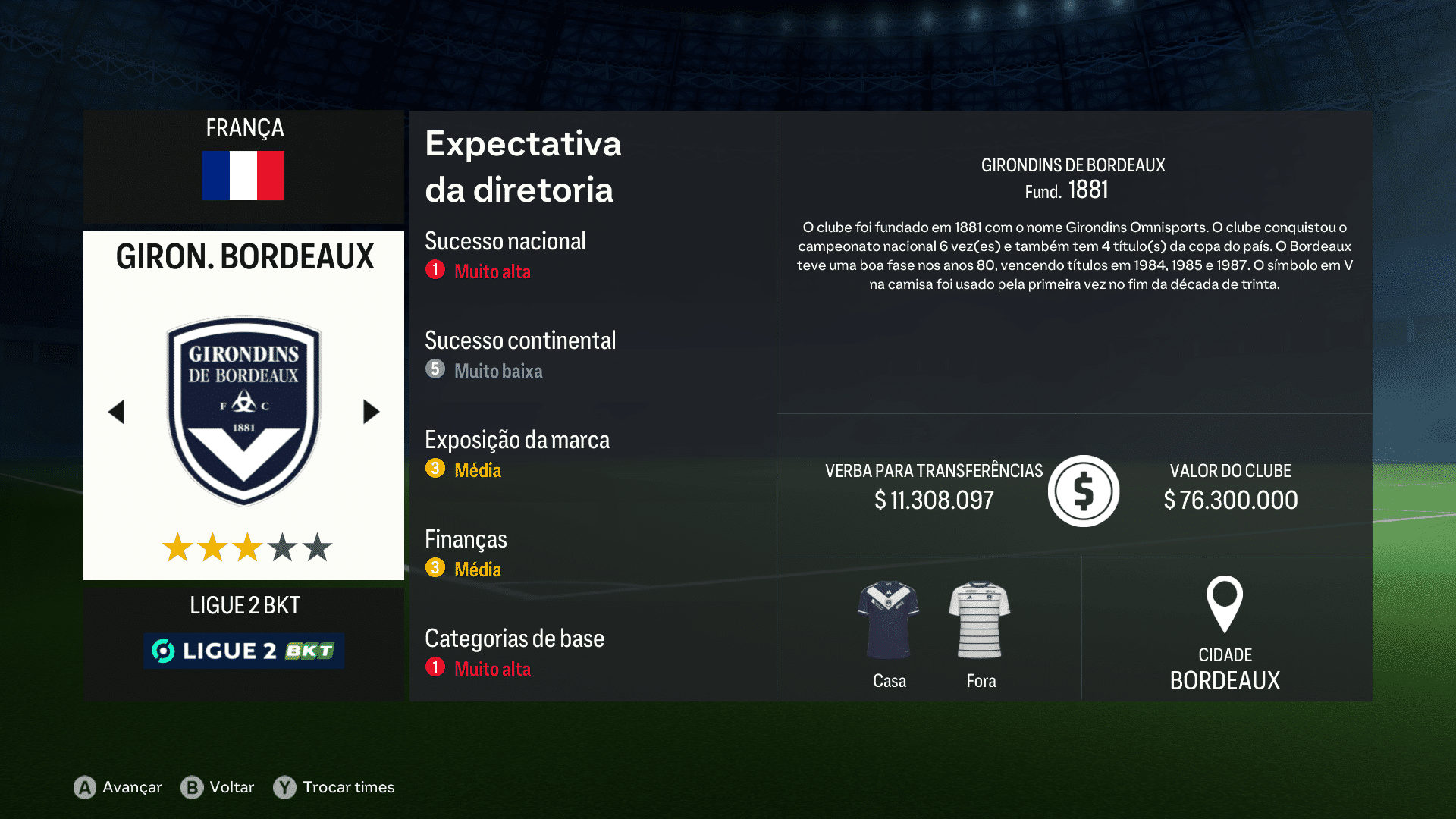Select the Sucesso continental Muito baixa rating
The image size is (1456, 819).
click(498, 371)
